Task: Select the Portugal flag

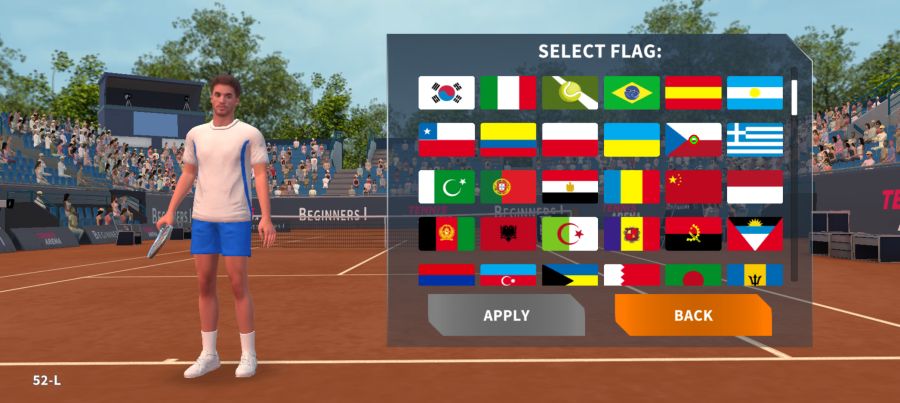Action: (x=508, y=187)
